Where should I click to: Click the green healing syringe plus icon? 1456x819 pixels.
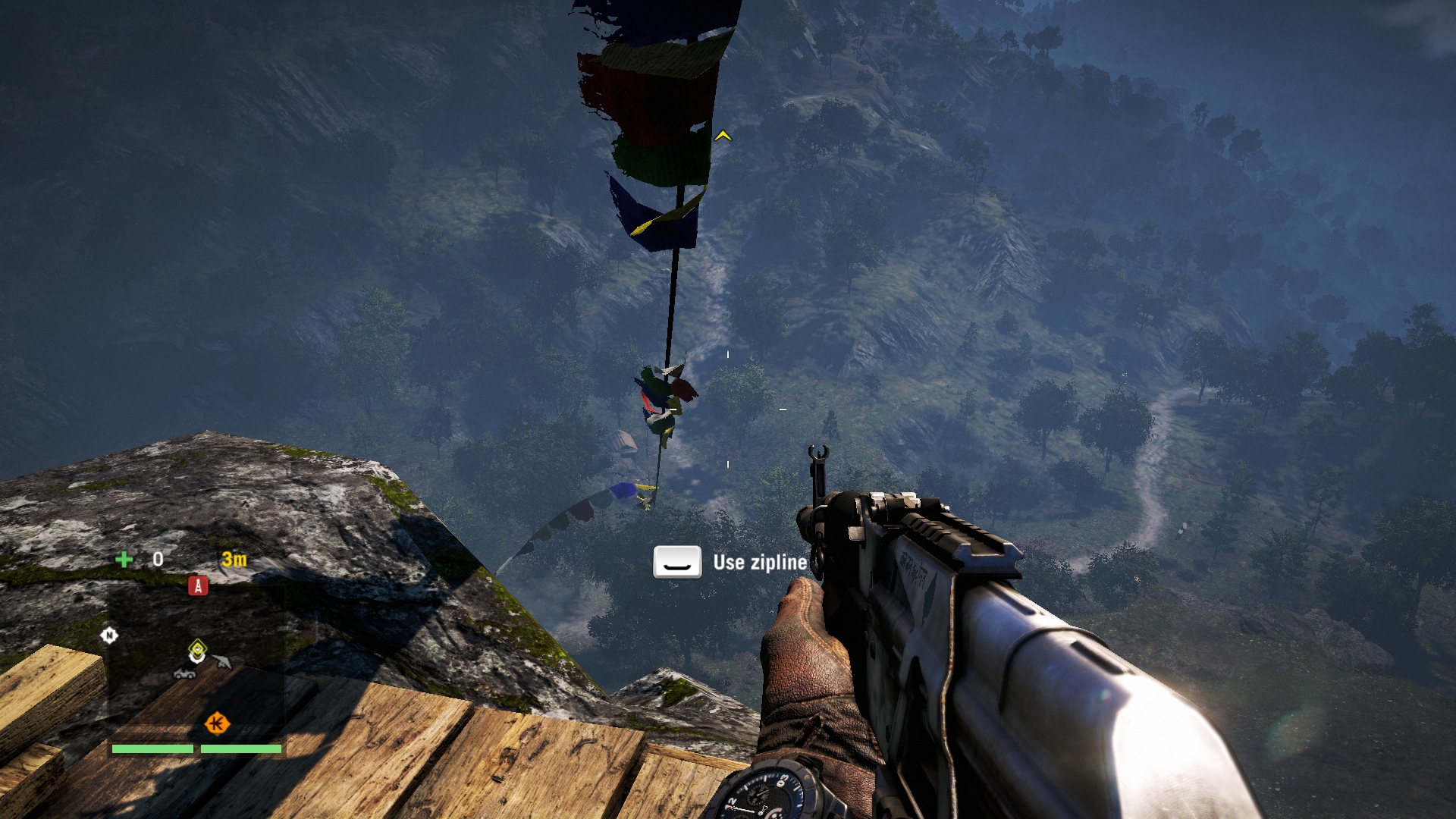pos(124,560)
